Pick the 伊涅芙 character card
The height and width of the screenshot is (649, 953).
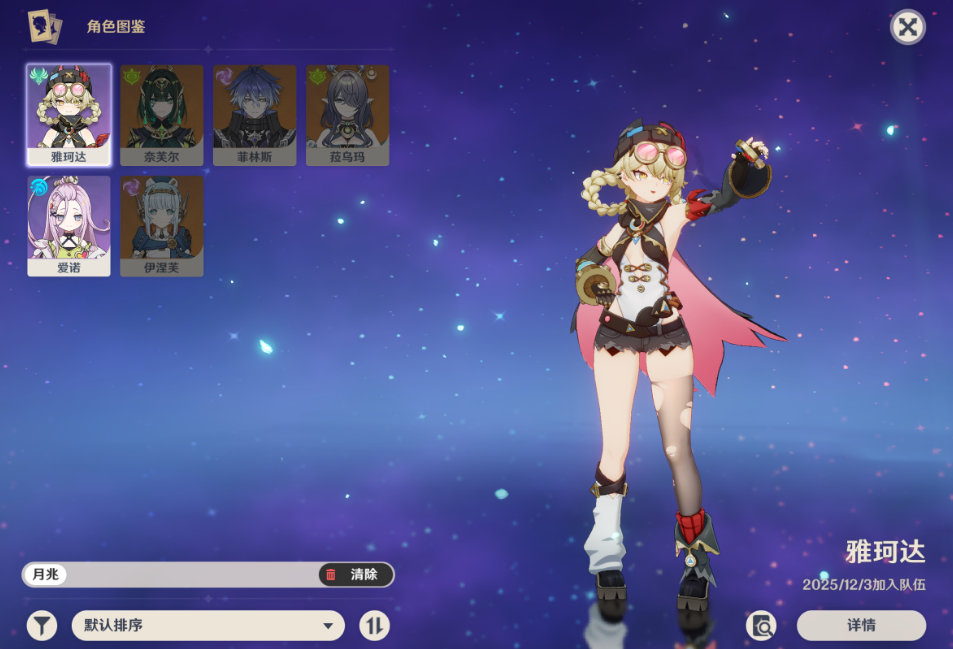pyautogui.click(x=162, y=225)
